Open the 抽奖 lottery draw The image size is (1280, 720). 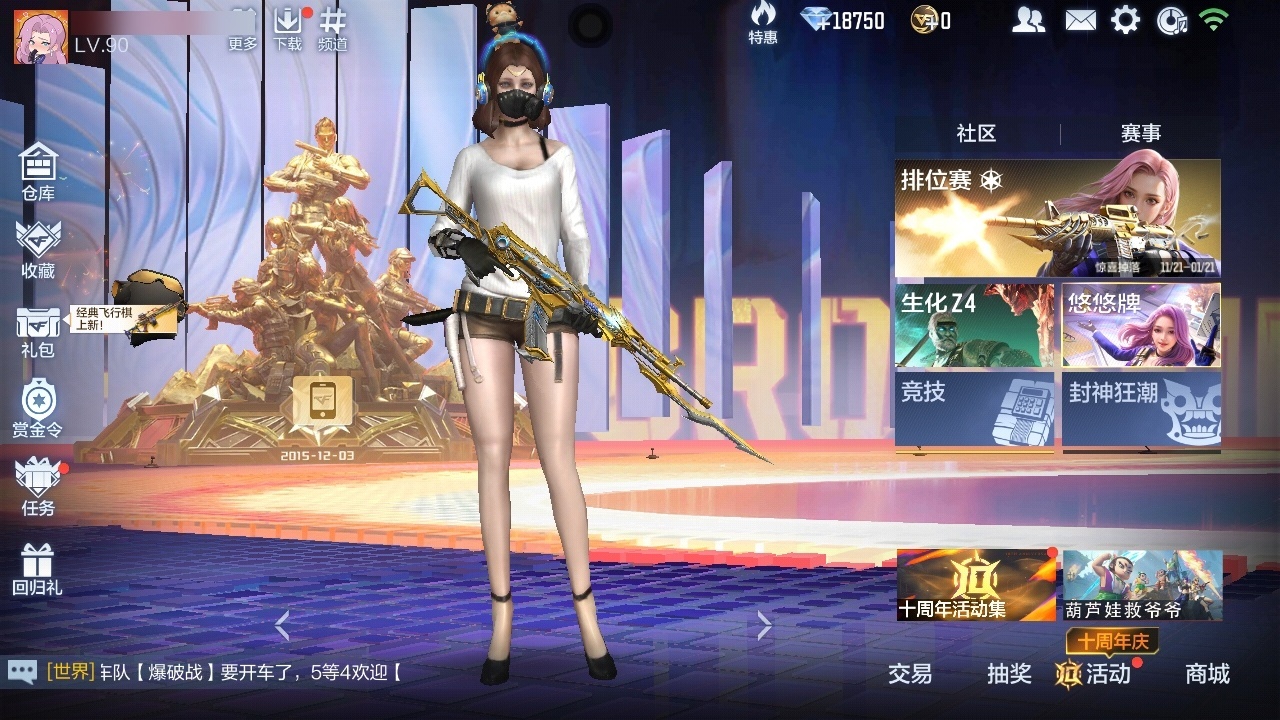[x=1009, y=674]
